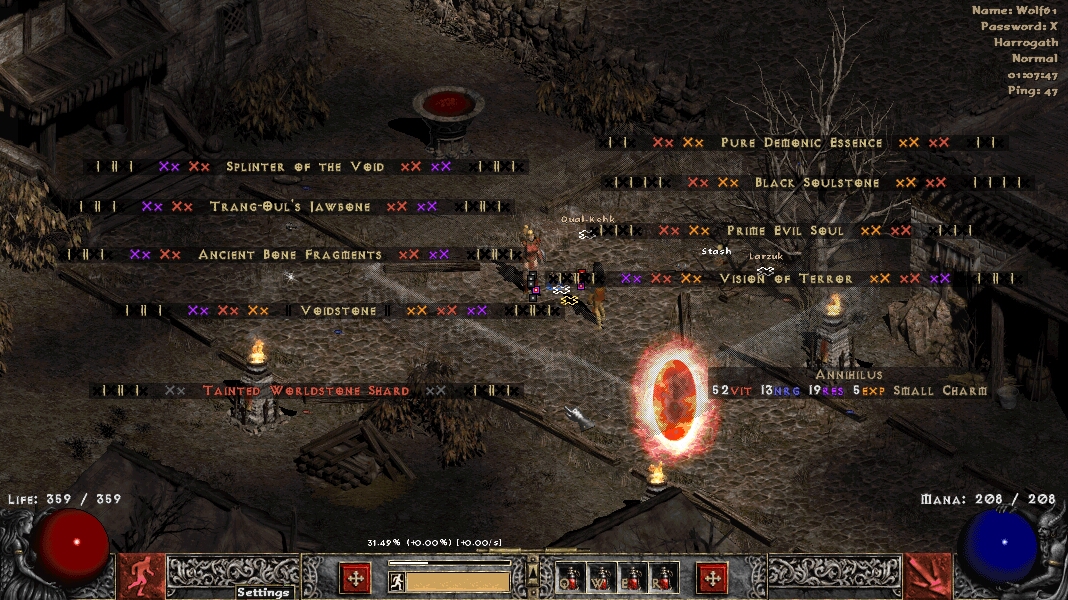Image resolution: width=1068 pixels, height=600 pixels.
Task: Use the belt potion labeled E
Action: coord(633,577)
